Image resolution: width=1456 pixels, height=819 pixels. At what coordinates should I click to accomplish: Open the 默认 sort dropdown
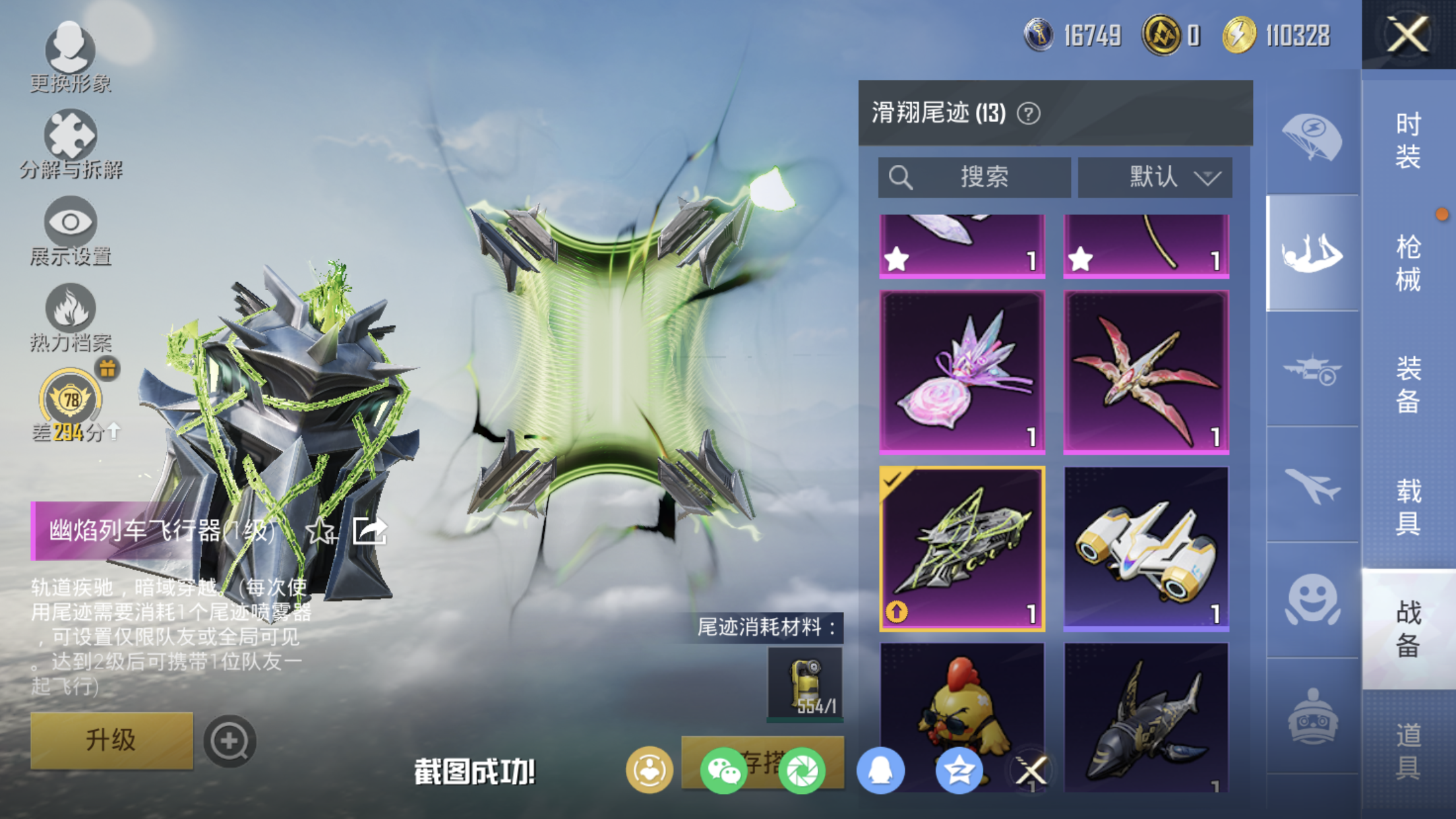[x=1155, y=177]
